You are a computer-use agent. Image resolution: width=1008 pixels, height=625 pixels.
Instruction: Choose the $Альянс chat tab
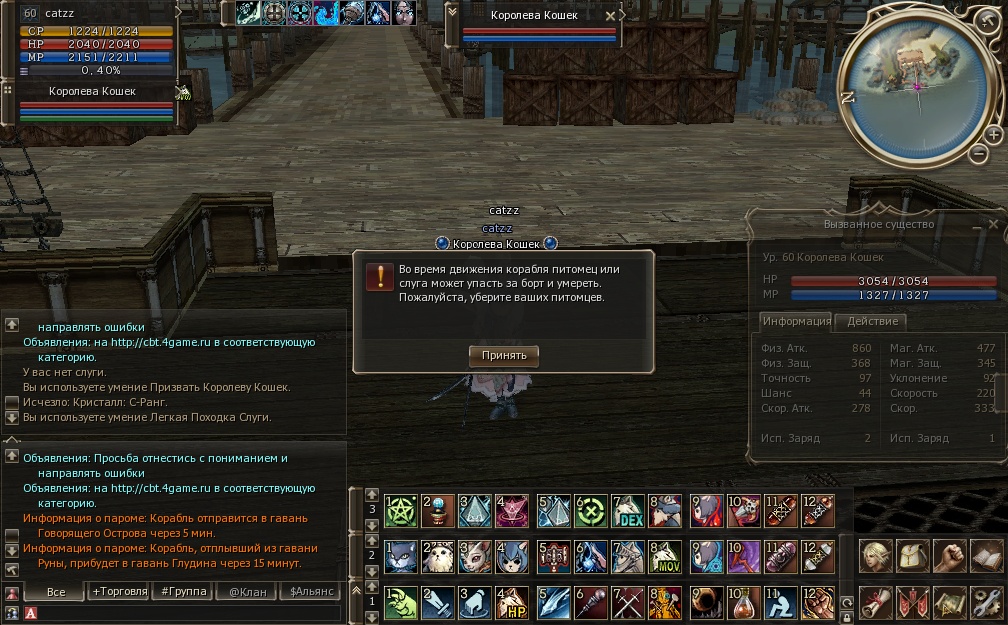coord(312,592)
